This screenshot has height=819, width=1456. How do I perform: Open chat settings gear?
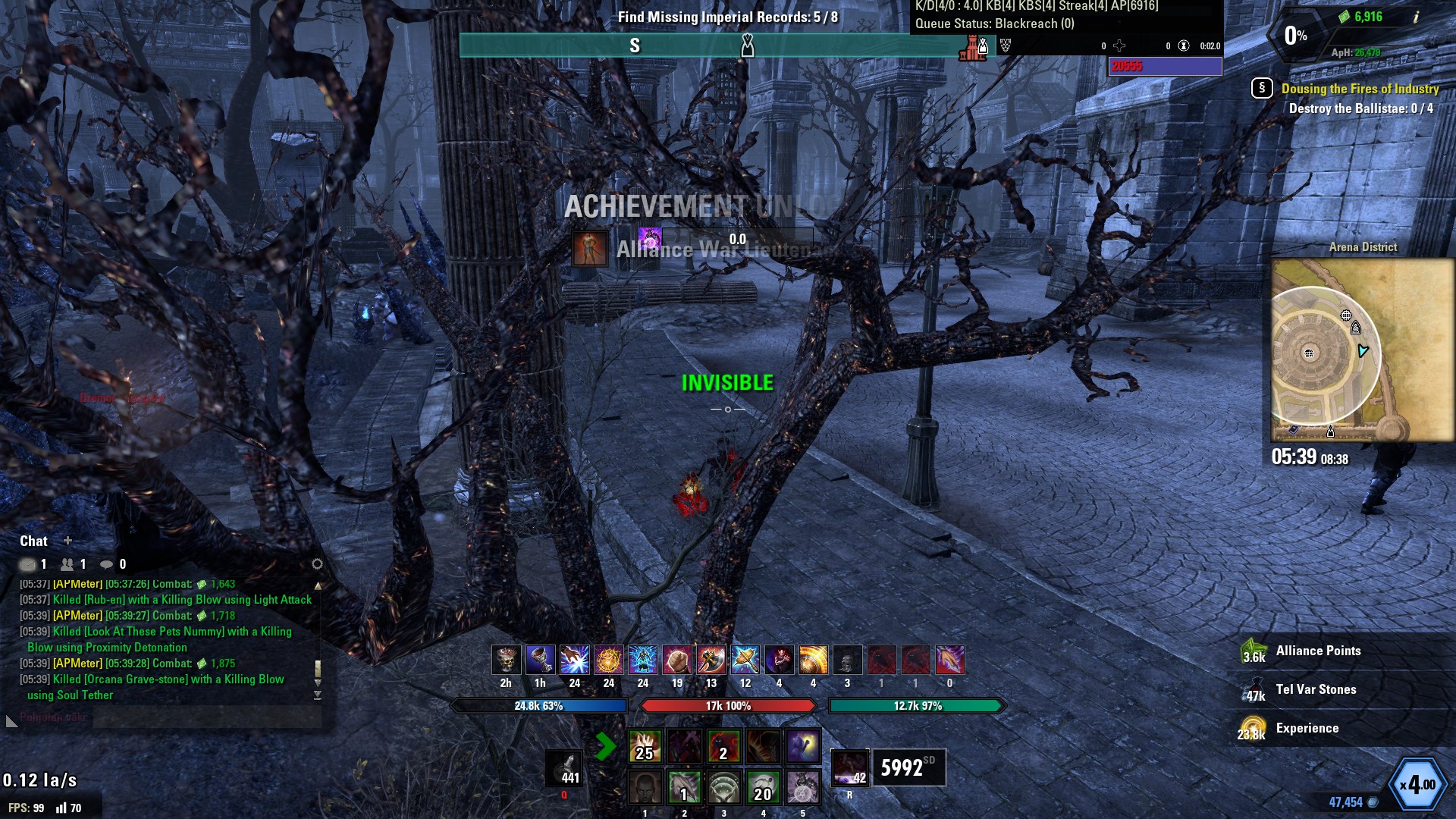[317, 564]
